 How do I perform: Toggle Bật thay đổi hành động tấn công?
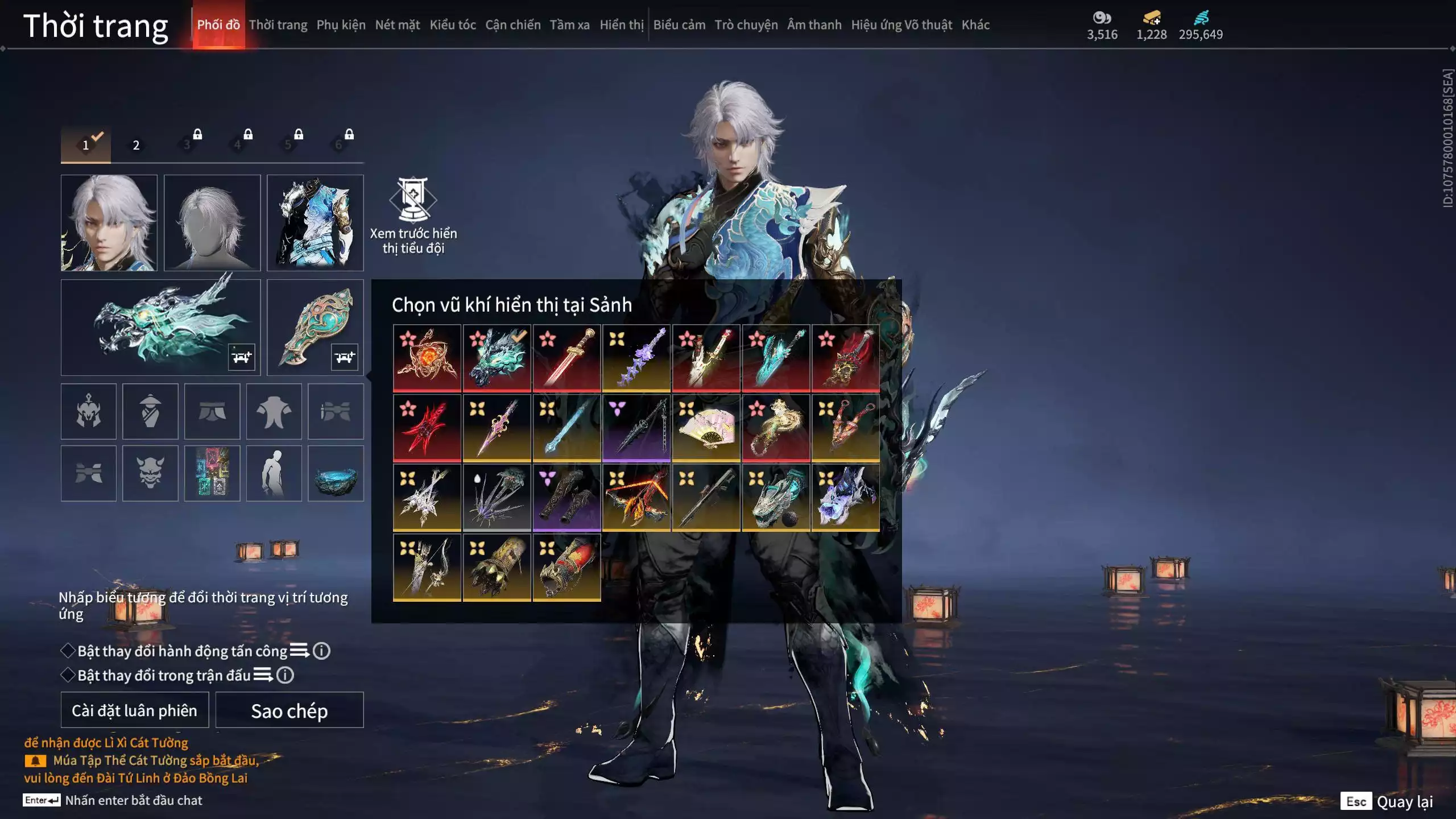(68, 651)
